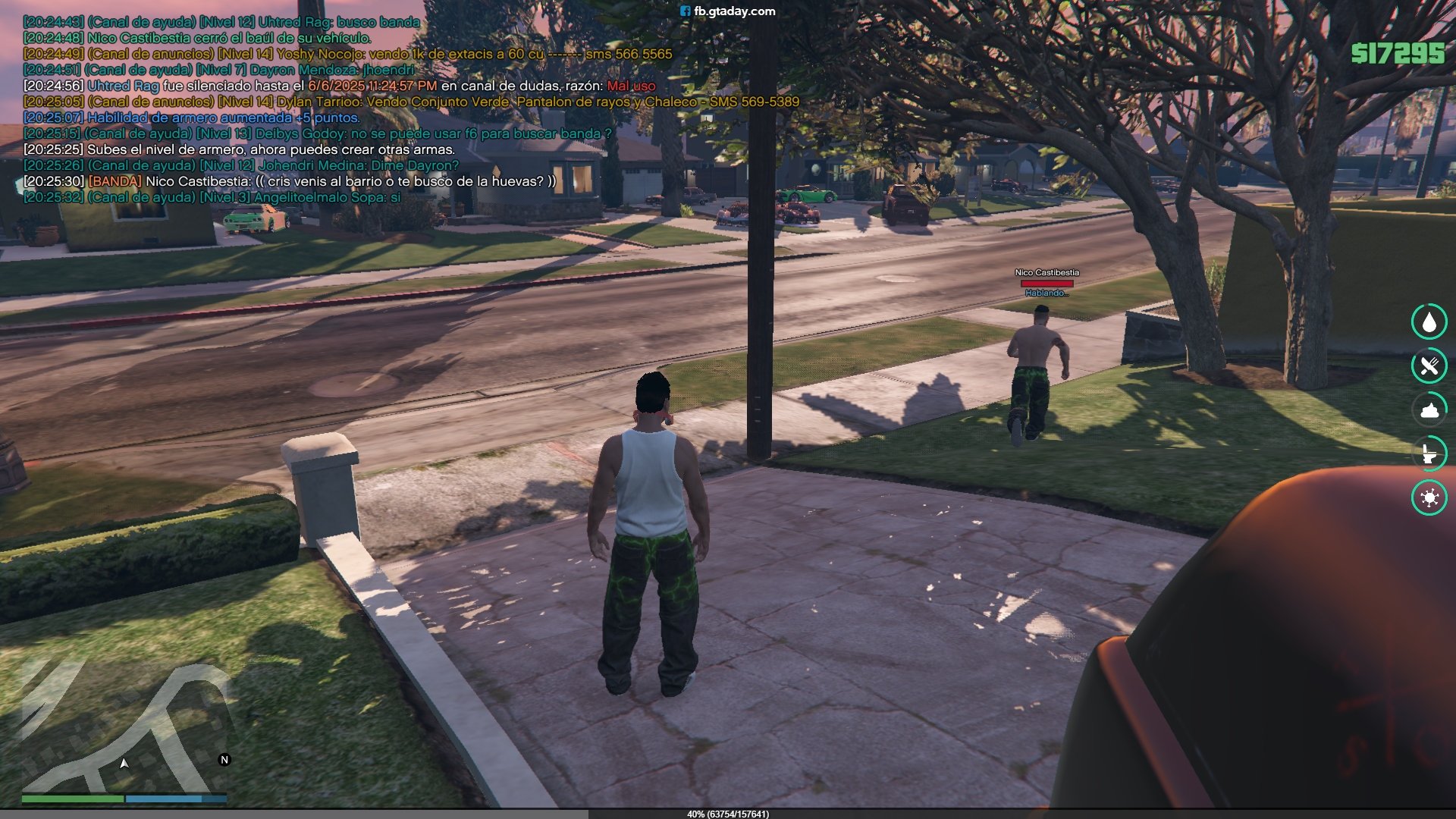This screenshot has width=1456, height=819.
Task: Select the toilet status icon
Action: 1429,454
